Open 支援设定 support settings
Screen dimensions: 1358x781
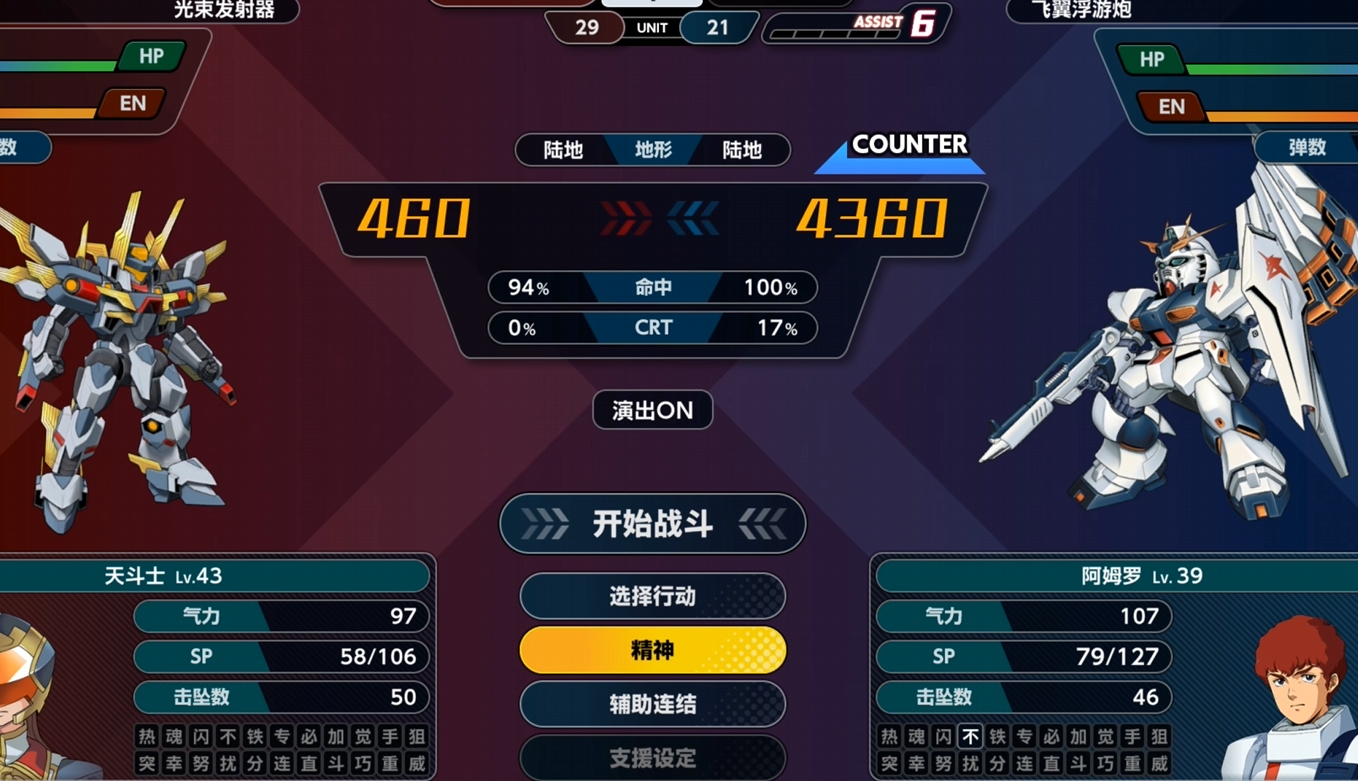pyautogui.click(x=652, y=758)
